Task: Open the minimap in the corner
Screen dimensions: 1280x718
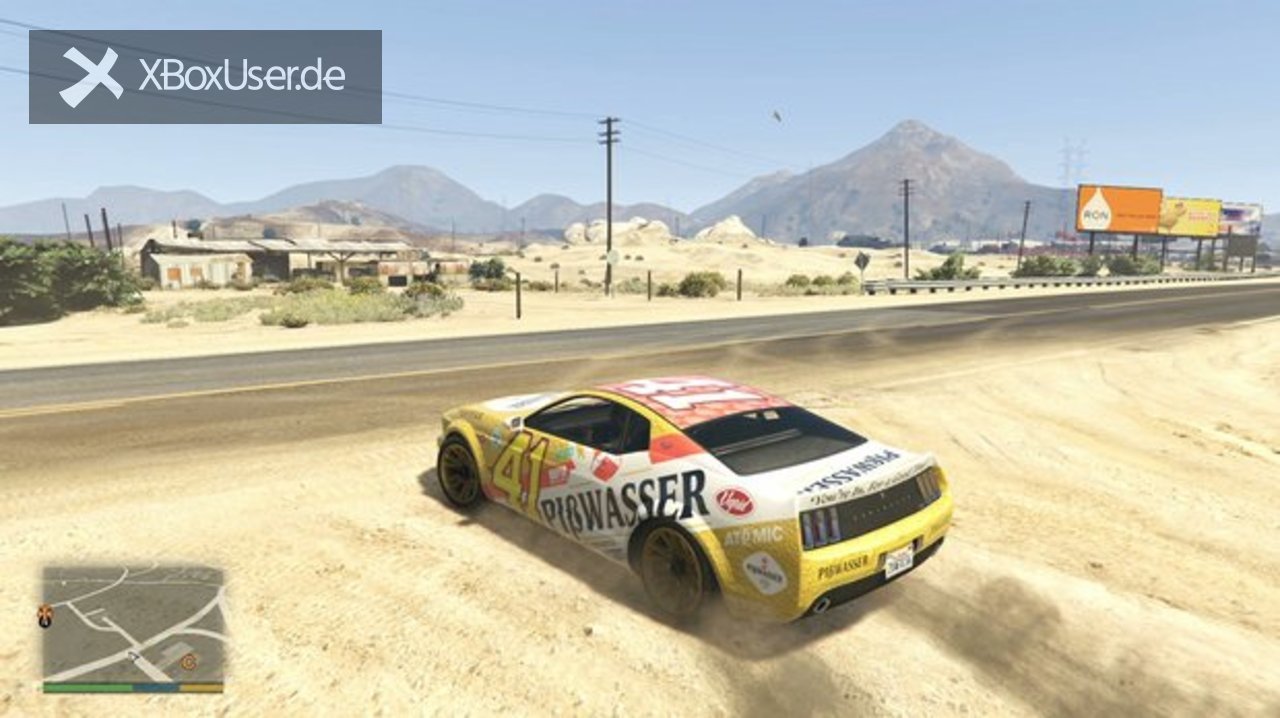Action: coord(133,625)
